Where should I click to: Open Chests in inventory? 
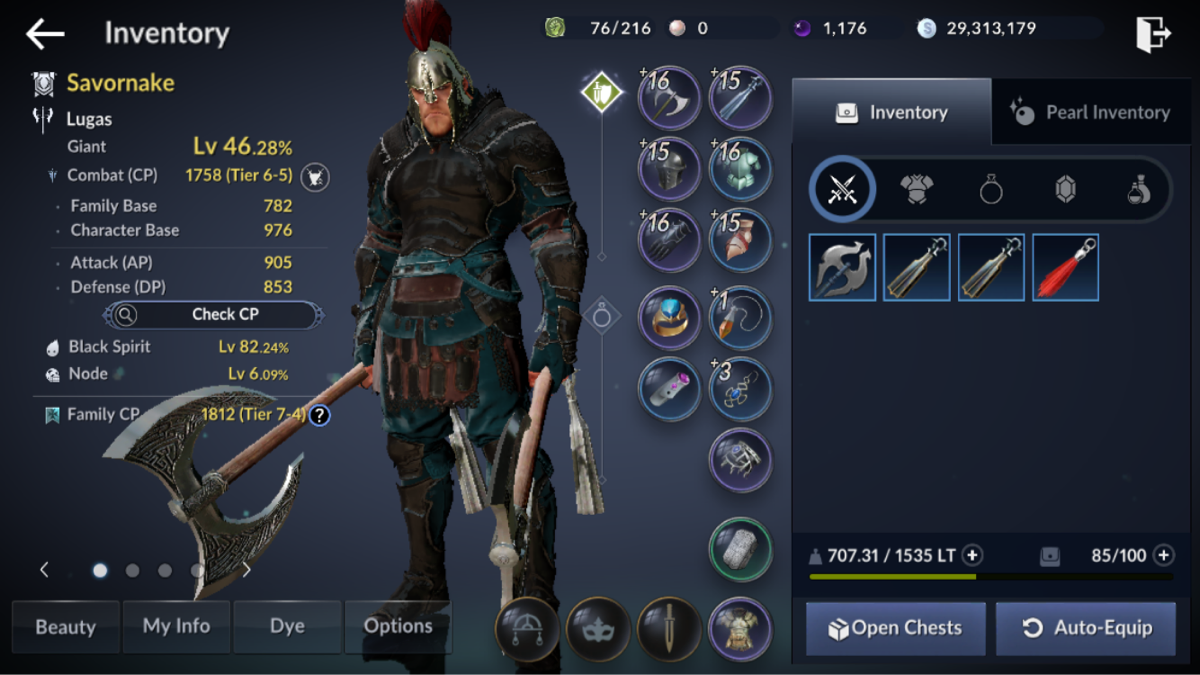895,628
